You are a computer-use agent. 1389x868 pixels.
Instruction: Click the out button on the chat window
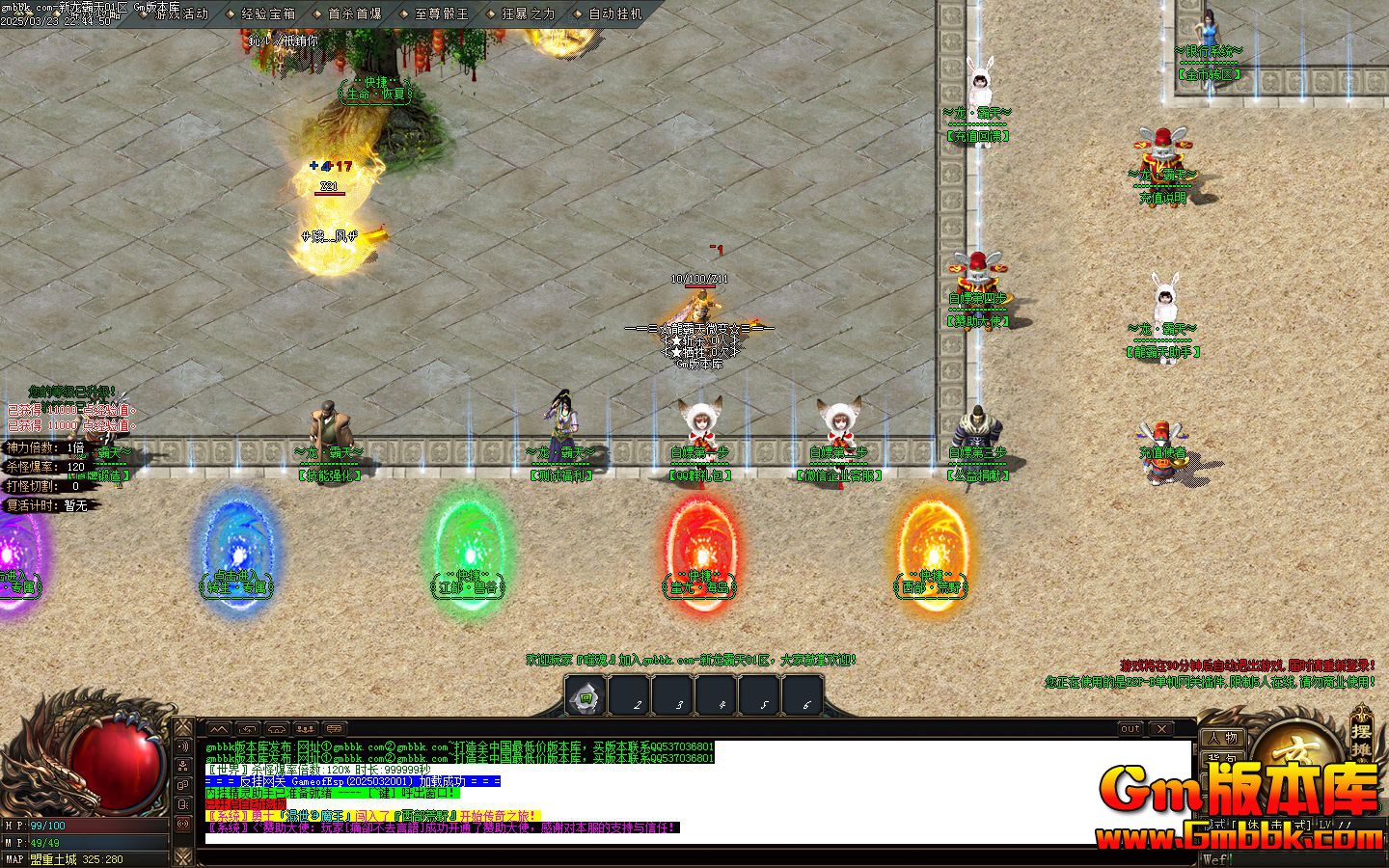1129,728
